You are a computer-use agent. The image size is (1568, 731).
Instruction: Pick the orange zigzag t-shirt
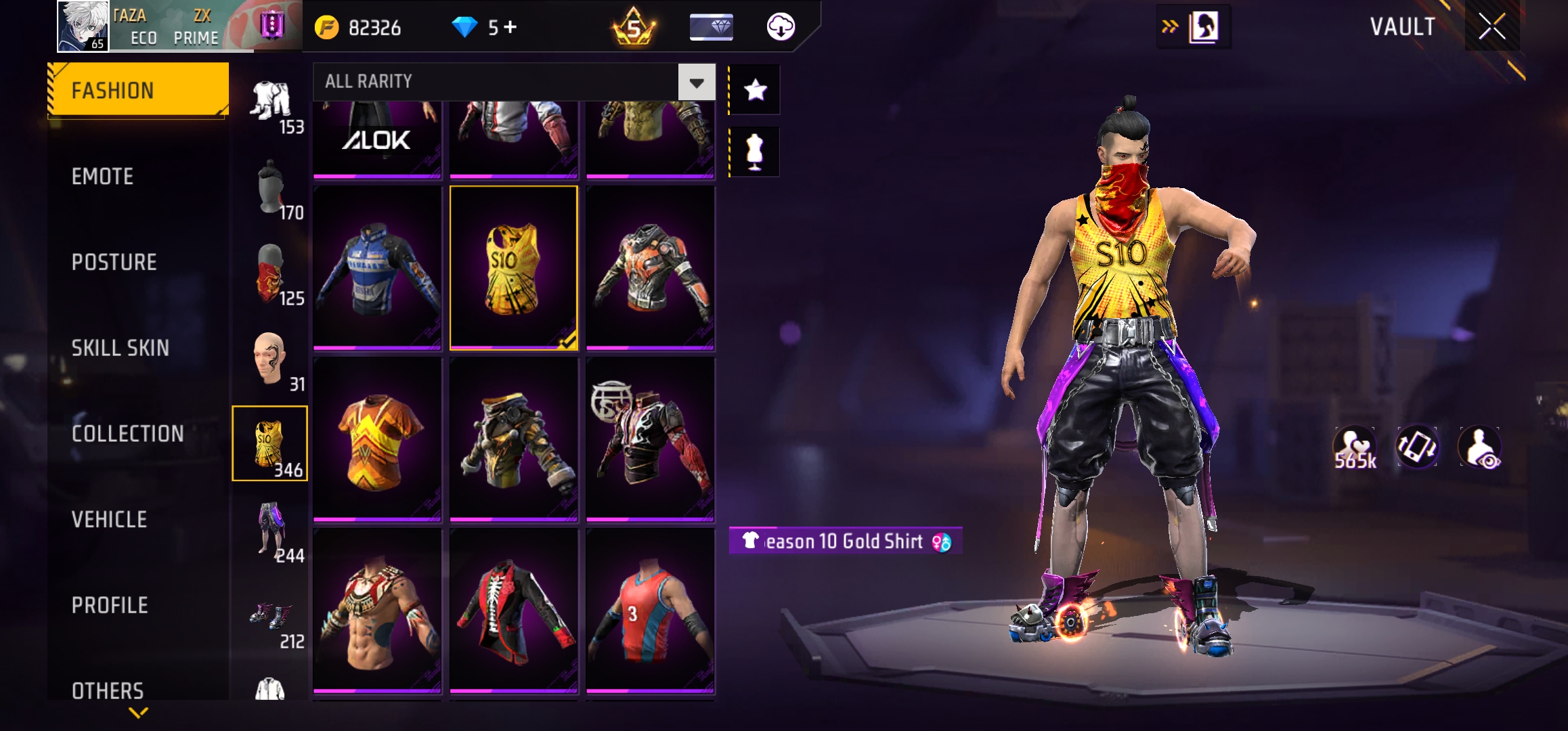tap(377, 440)
